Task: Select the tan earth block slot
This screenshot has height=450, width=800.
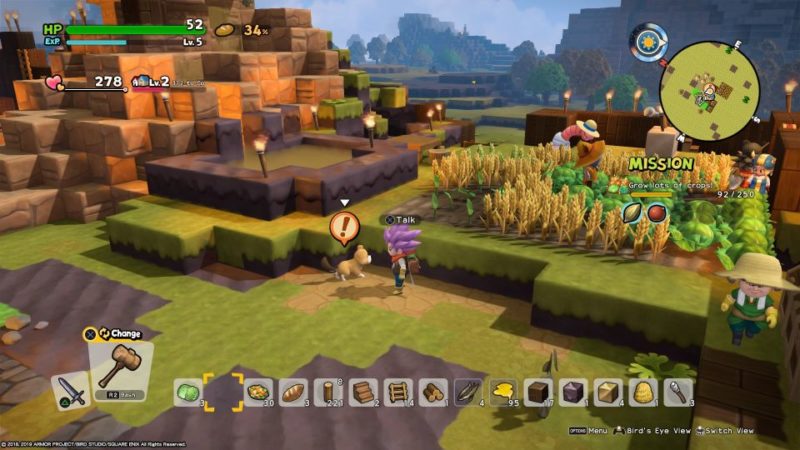Action: tap(608, 392)
